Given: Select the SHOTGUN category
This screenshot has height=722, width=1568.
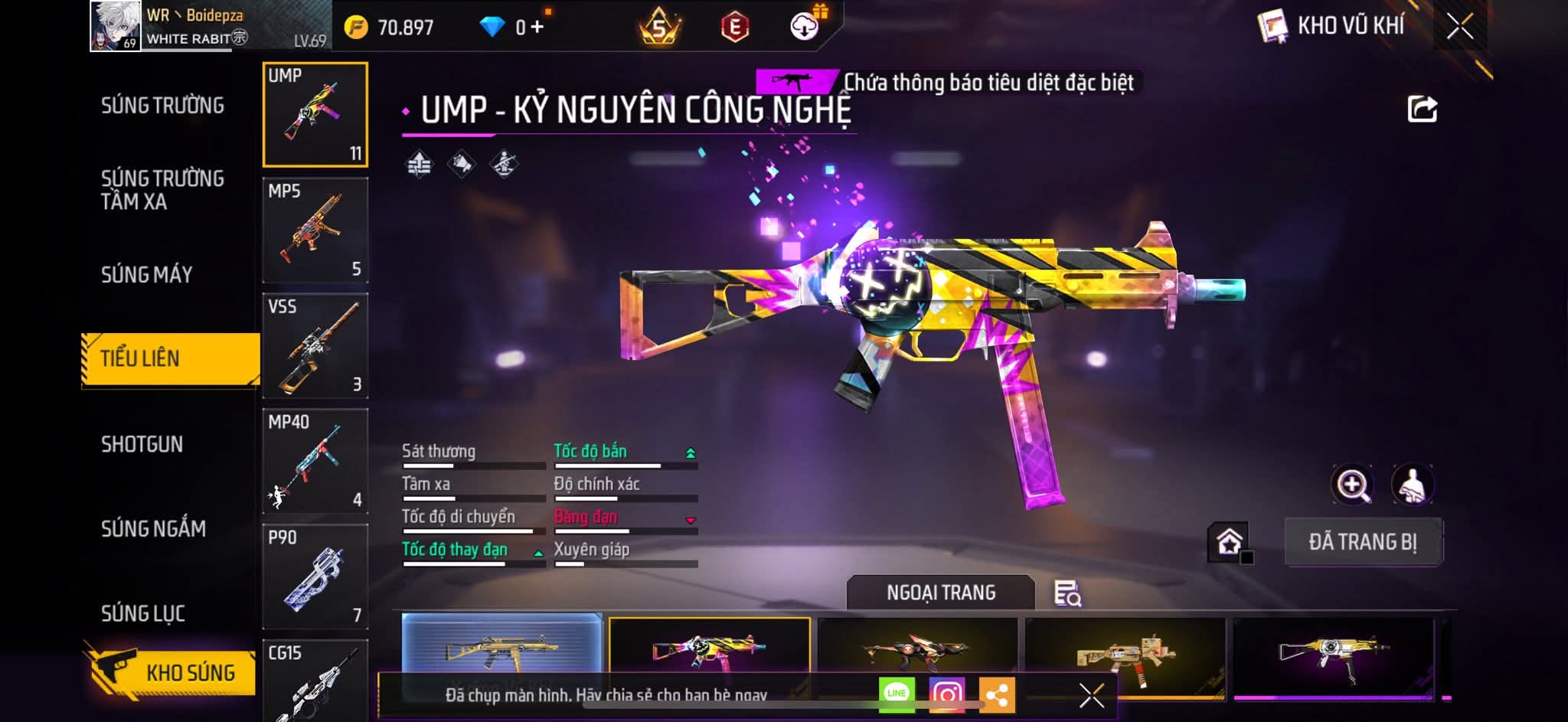Looking at the screenshot, I should point(142,444).
